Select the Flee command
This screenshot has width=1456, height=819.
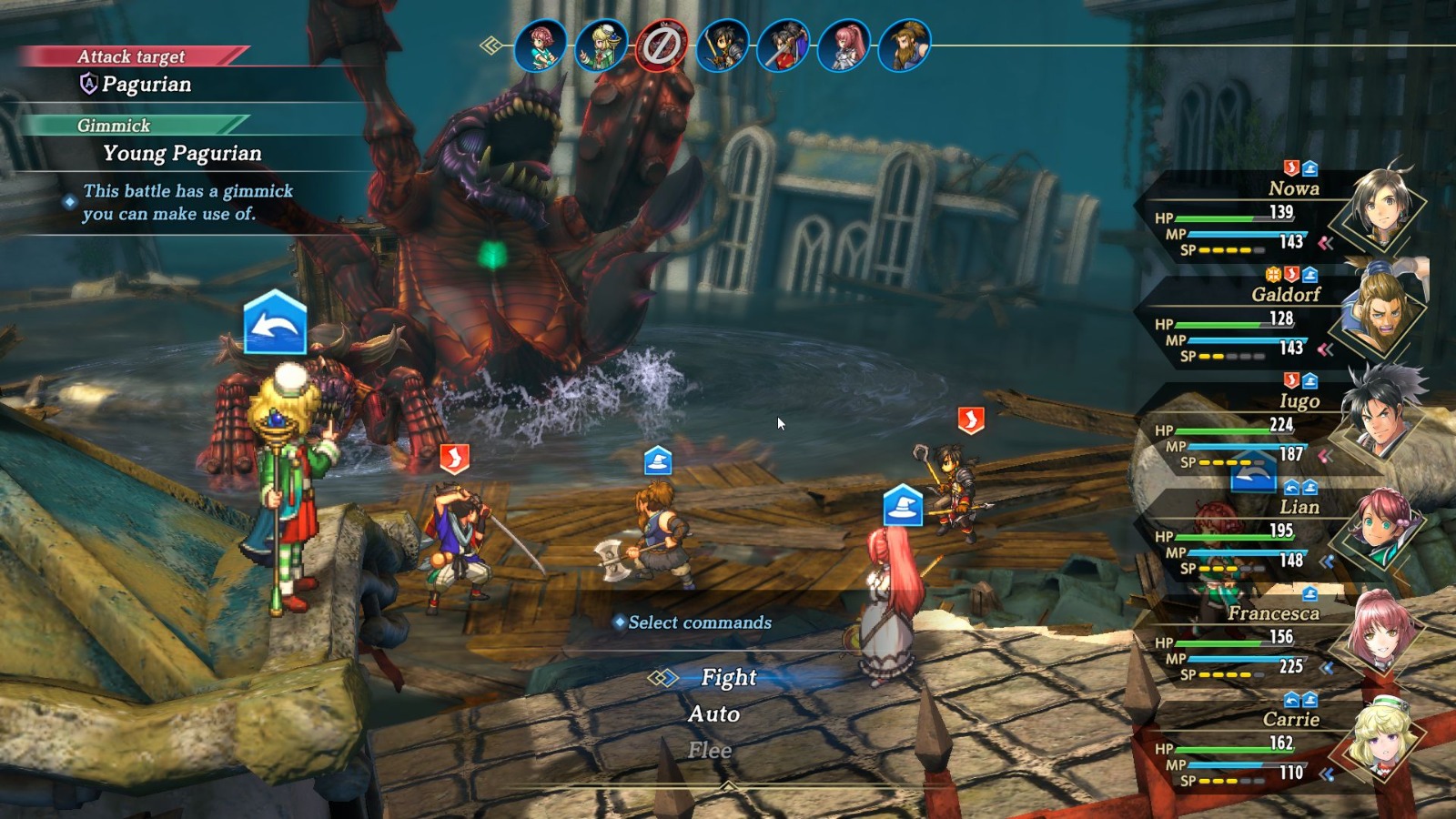click(x=710, y=751)
